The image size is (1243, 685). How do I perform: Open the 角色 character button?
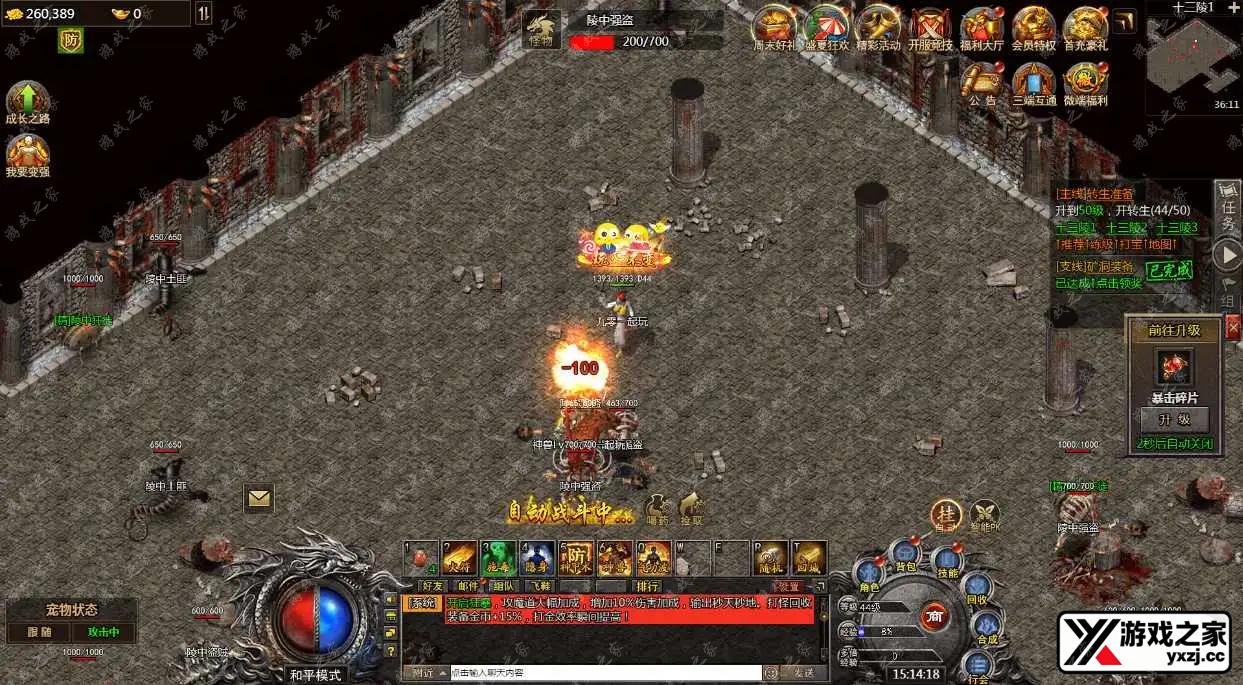tap(868, 575)
